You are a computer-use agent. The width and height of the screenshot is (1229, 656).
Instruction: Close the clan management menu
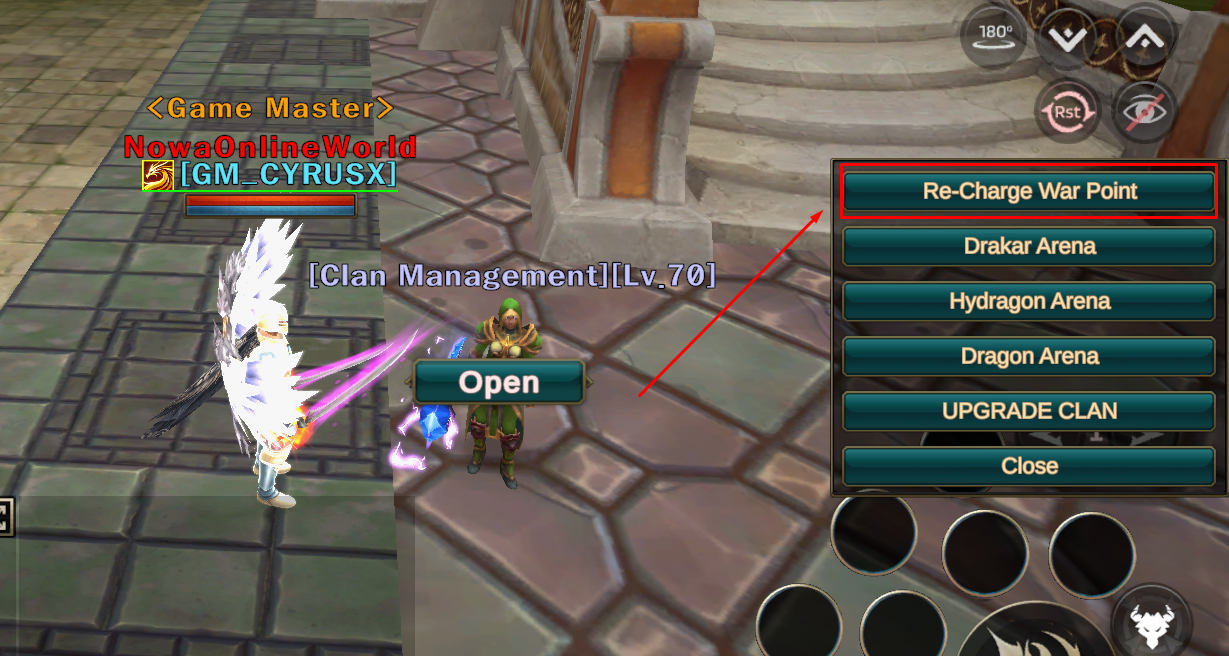point(1029,466)
